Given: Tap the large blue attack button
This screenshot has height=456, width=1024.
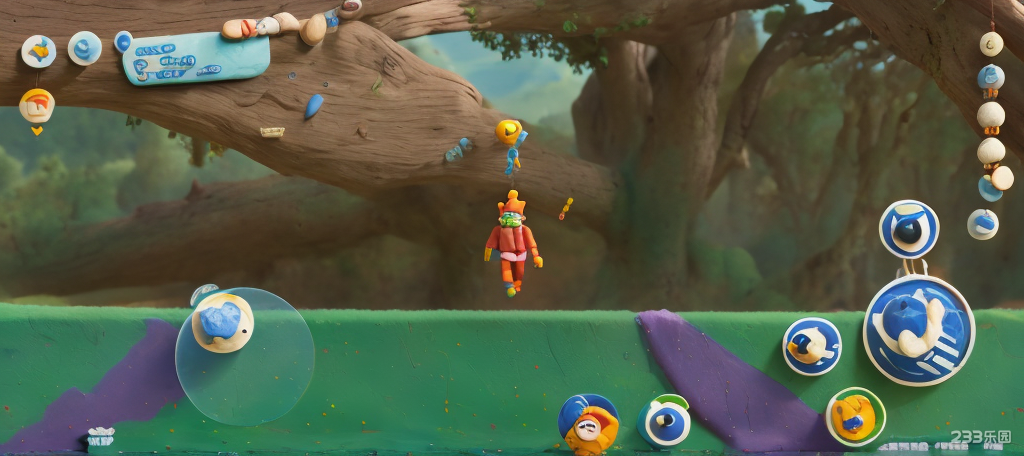Looking at the screenshot, I should (x=918, y=330).
